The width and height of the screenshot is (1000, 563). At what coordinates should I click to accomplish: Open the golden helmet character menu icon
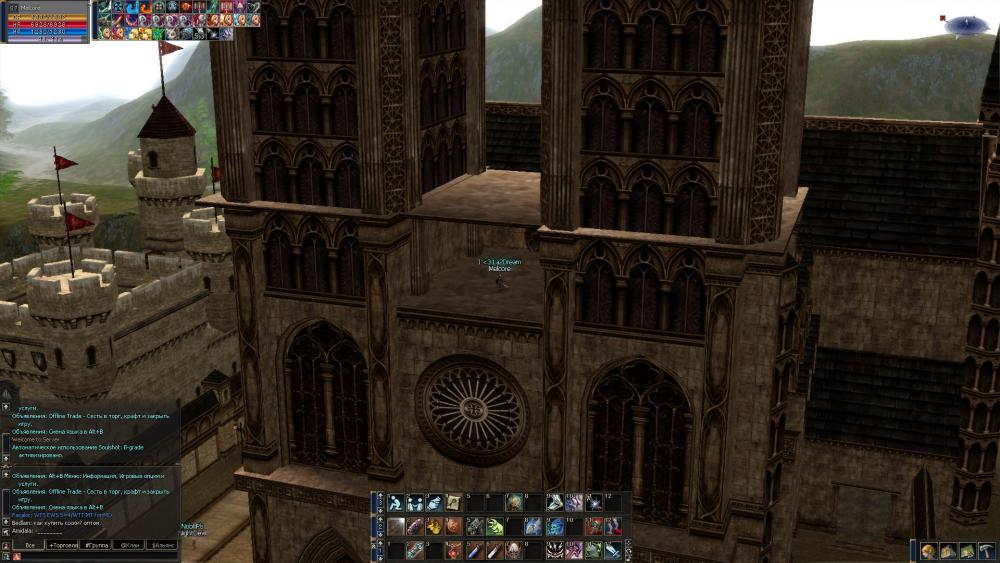pos(928,551)
